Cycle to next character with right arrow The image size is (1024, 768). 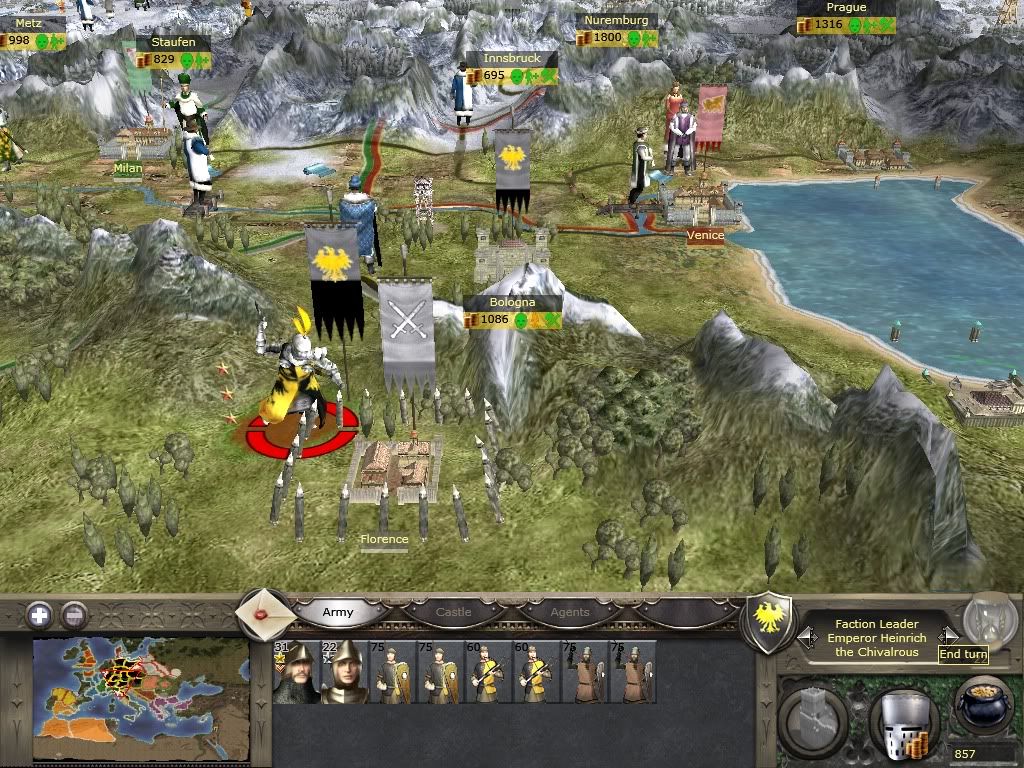tap(951, 636)
